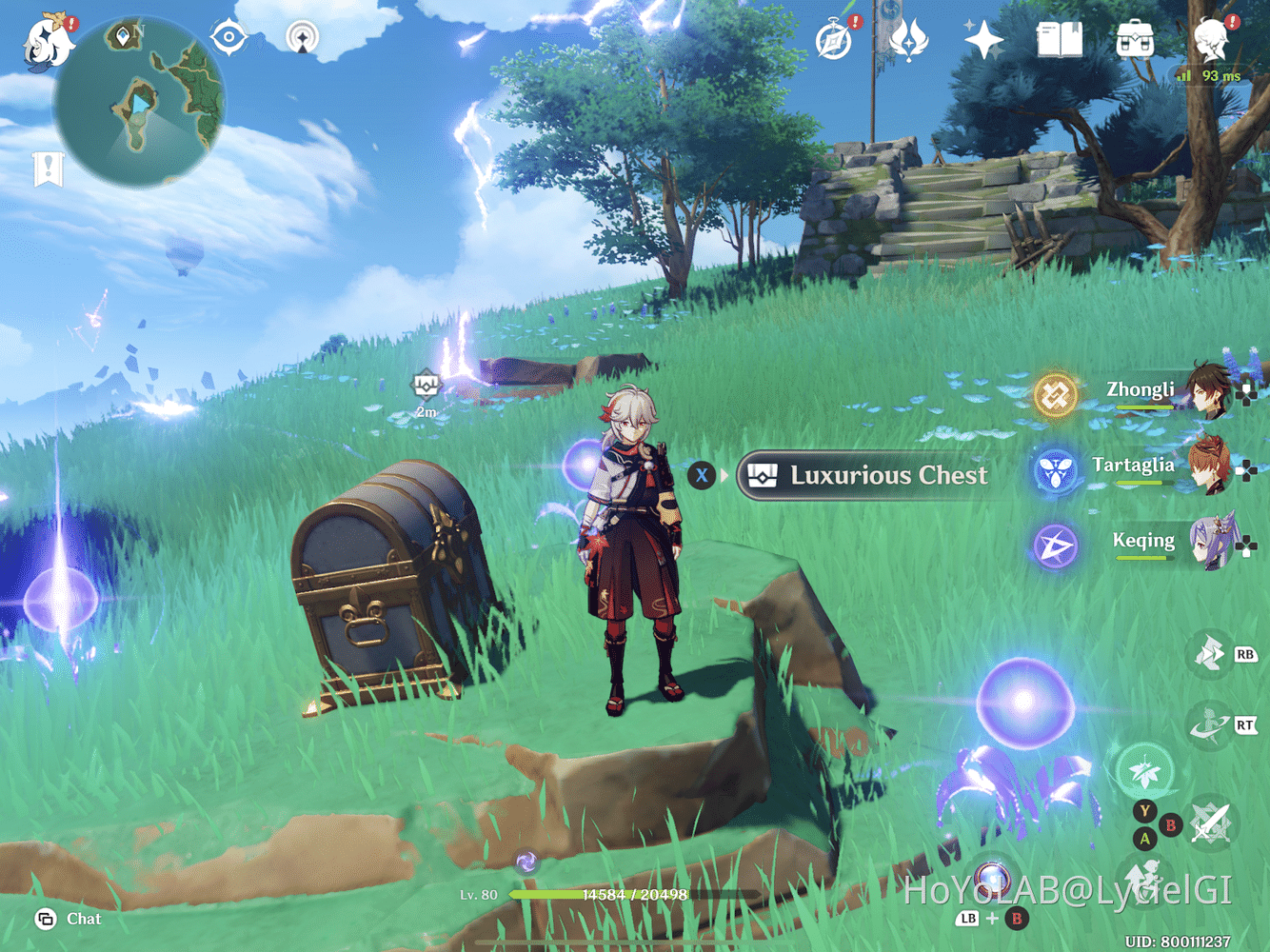Trigger Tartaglia's elemental burst icon

(x=1055, y=468)
